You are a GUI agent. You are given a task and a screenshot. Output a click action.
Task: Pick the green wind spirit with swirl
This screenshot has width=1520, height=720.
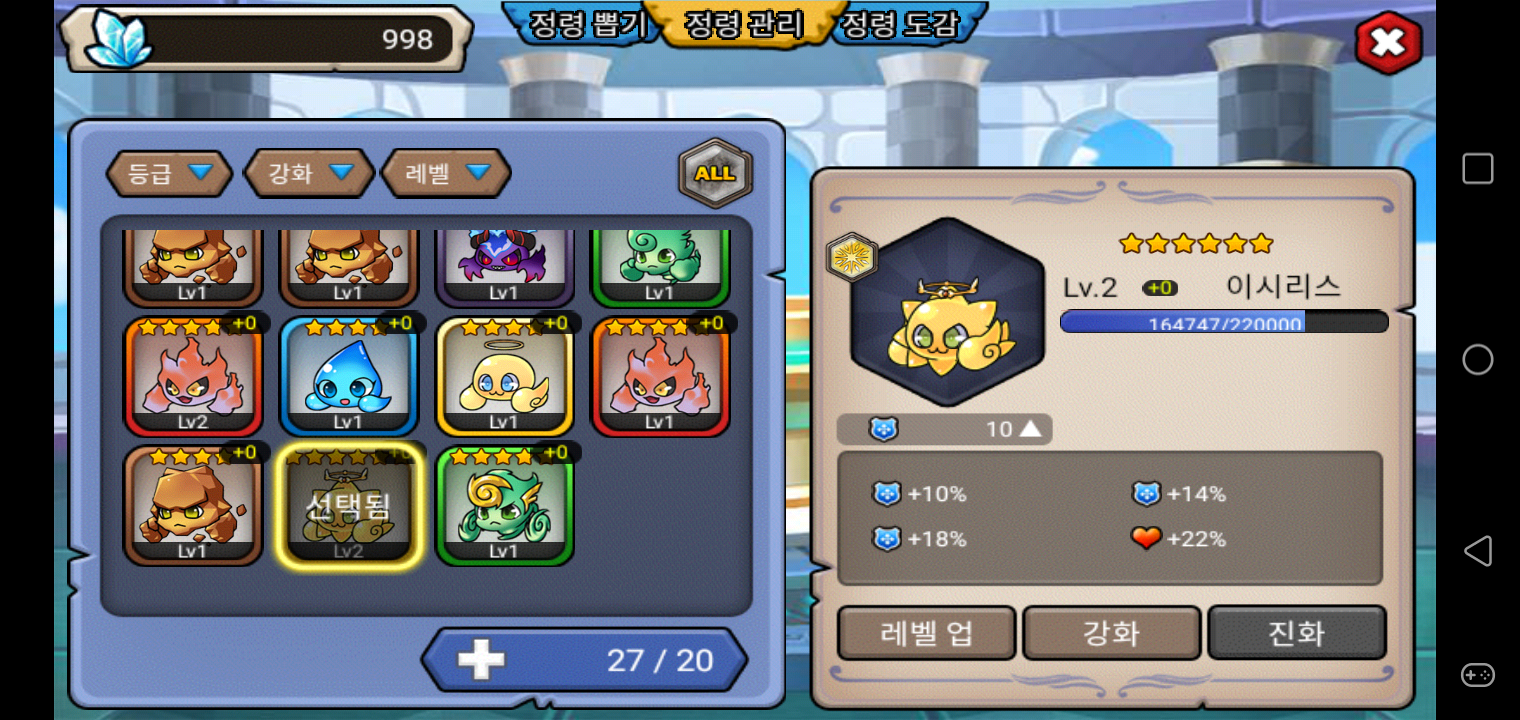[x=504, y=505]
